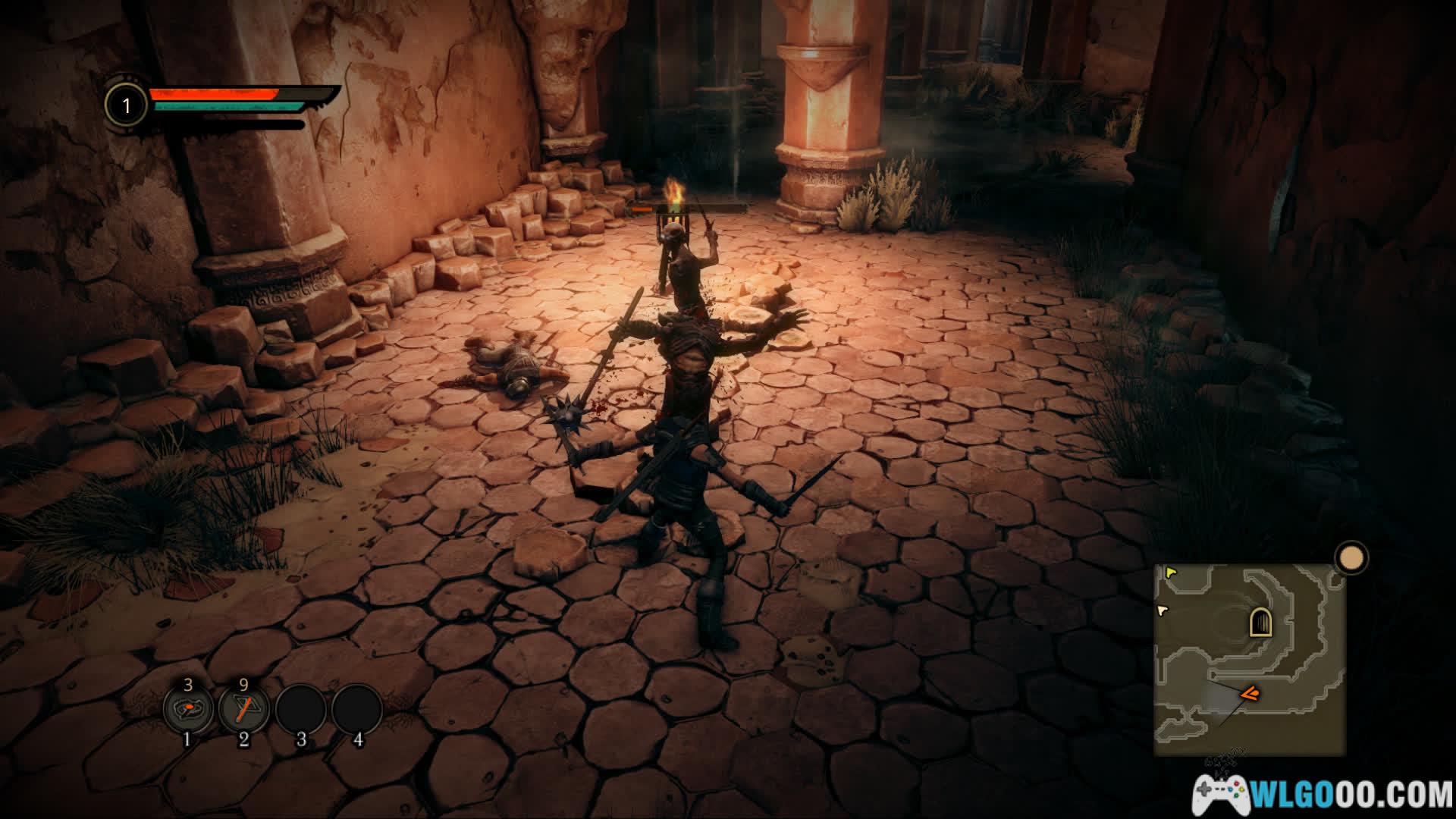This screenshot has width=1456, height=819.
Task: Click the white arrow marker on the minimap
Action: click(x=1163, y=610)
